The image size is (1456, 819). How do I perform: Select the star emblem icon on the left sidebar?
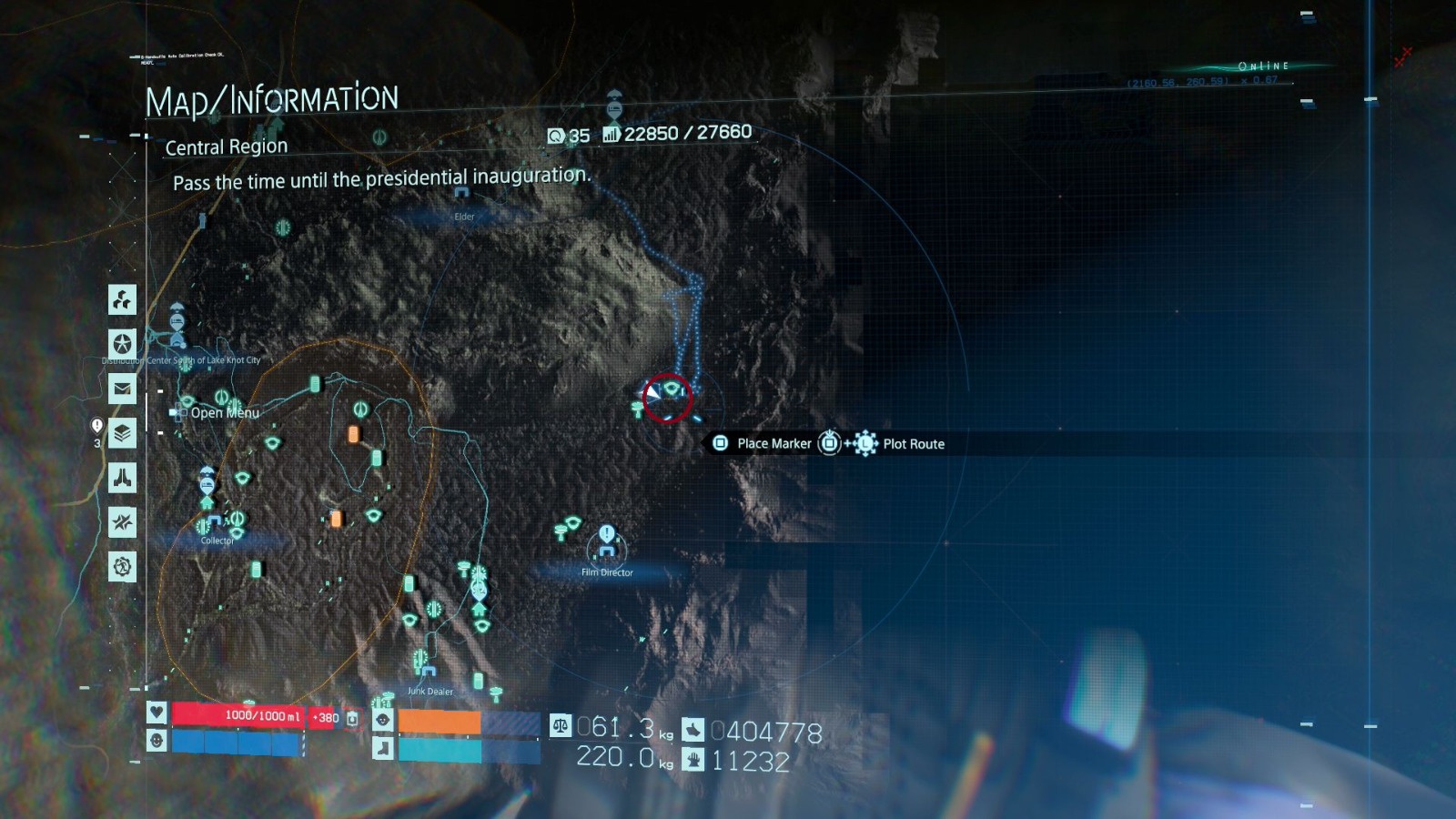click(121, 344)
